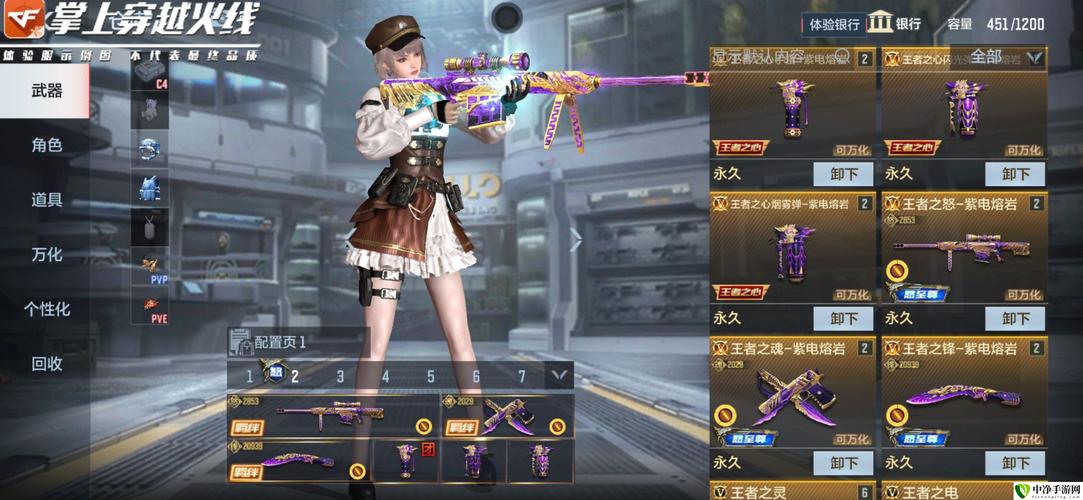Unequip 王者之怒-紫电熔岩 sniper with 卸下
Image resolution: width=1083 pixels, height=500 pixels.
[1015, 318]
